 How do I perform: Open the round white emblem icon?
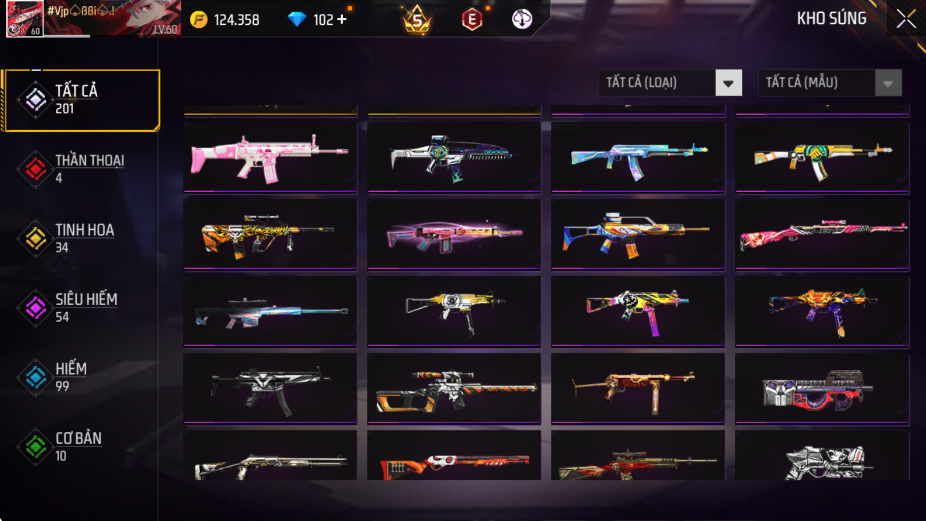coord(522,19)
